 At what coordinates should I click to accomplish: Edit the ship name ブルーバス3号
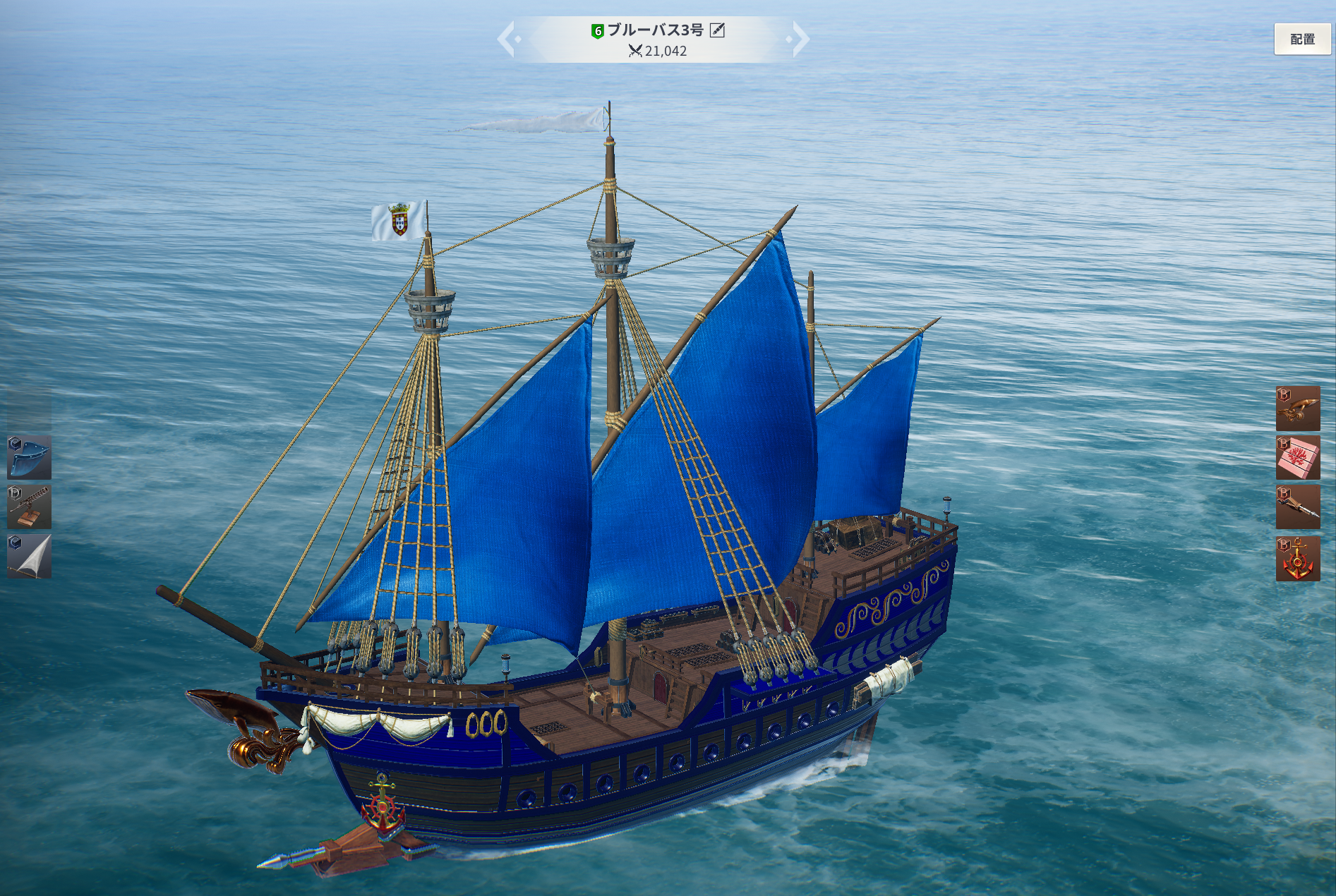click(717, 30)
